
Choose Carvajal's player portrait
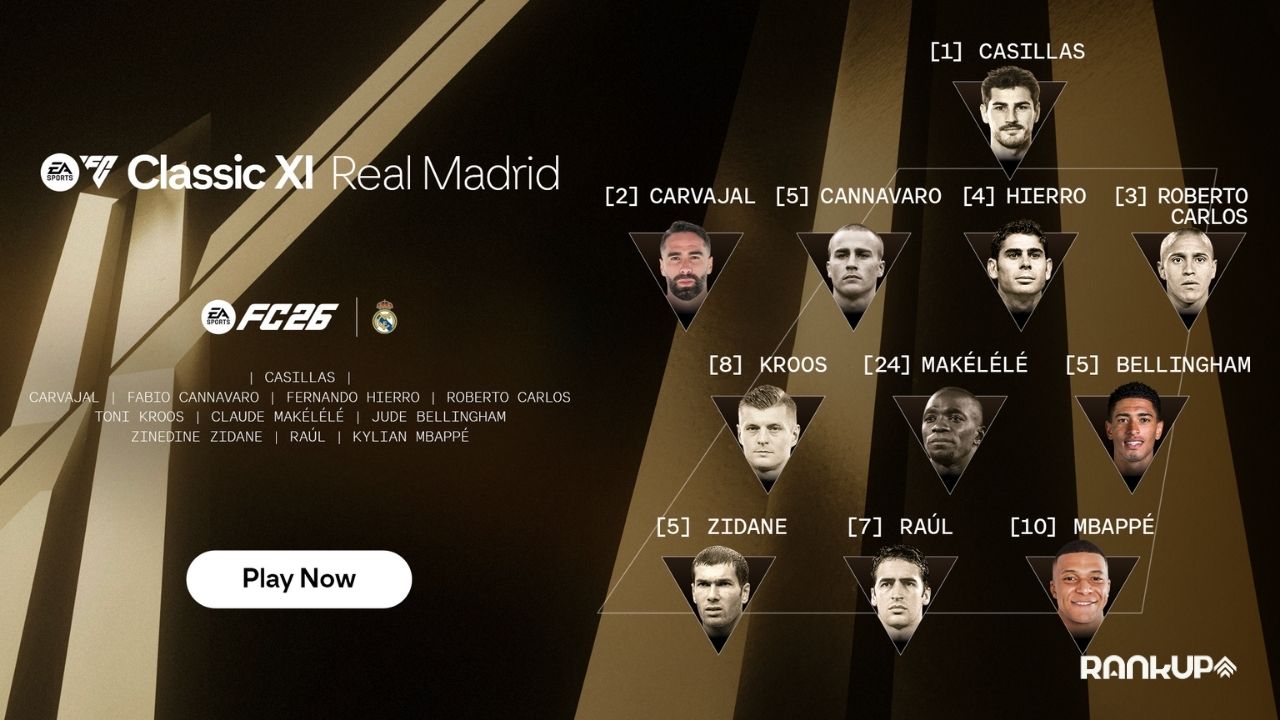[685, 264]
